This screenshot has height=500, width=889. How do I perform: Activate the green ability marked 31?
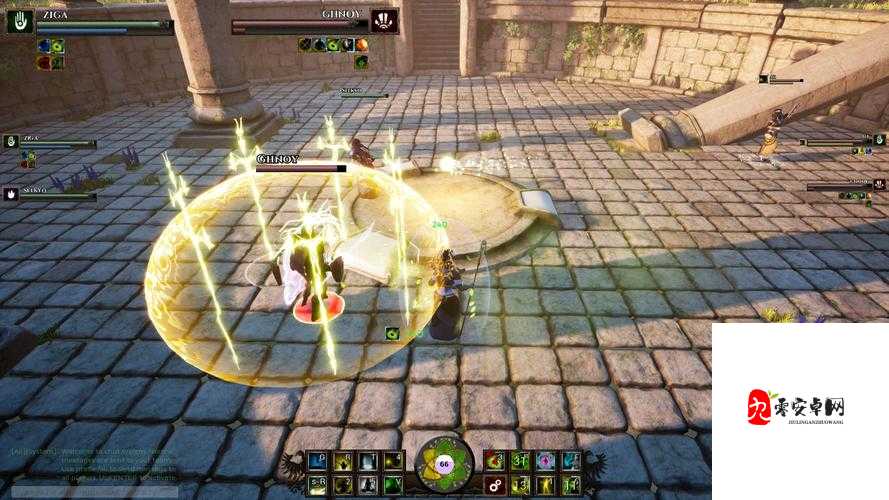pos(520,460)
